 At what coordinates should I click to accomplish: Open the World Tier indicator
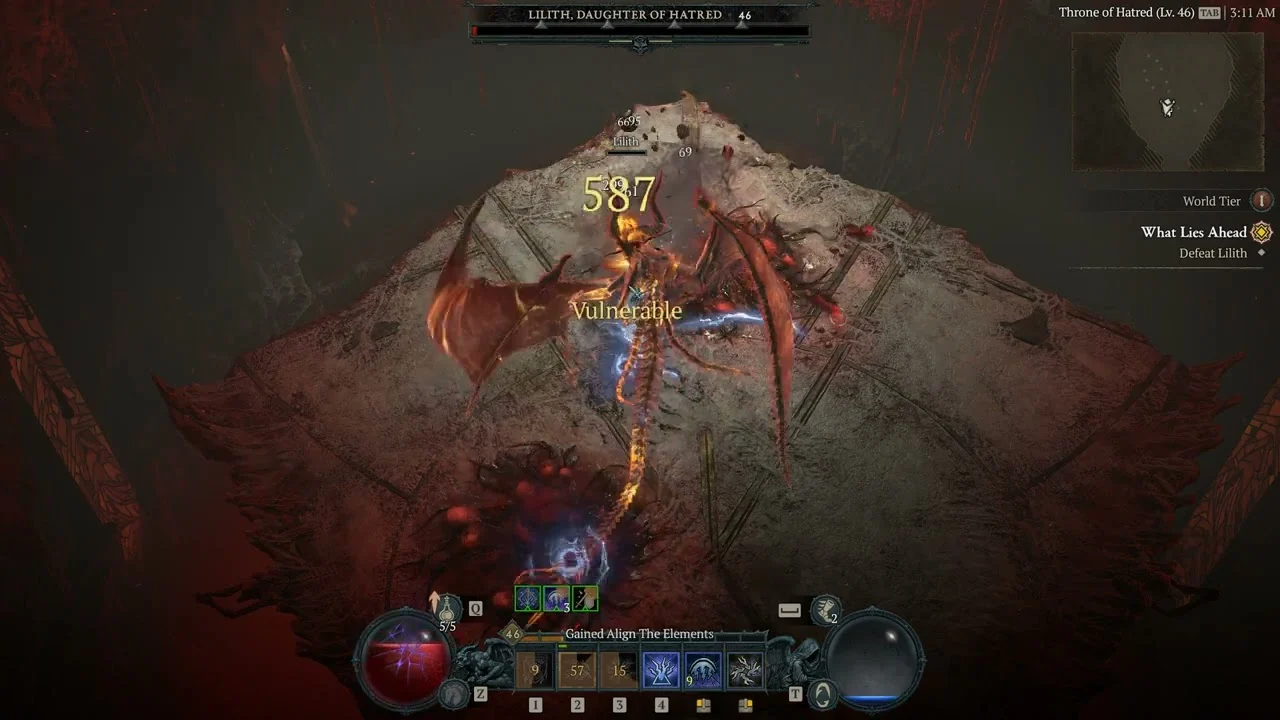pyautogui.click(x=1262, y=201)
